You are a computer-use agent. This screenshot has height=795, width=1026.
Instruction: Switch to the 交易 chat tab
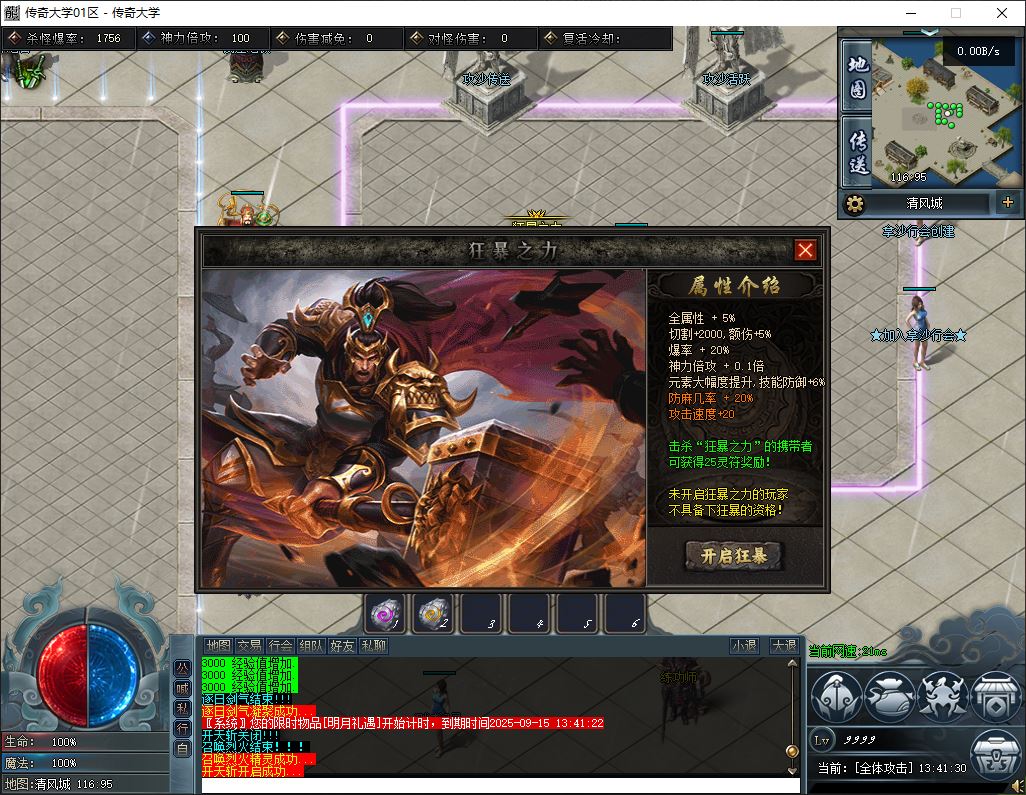coord(249,646)
